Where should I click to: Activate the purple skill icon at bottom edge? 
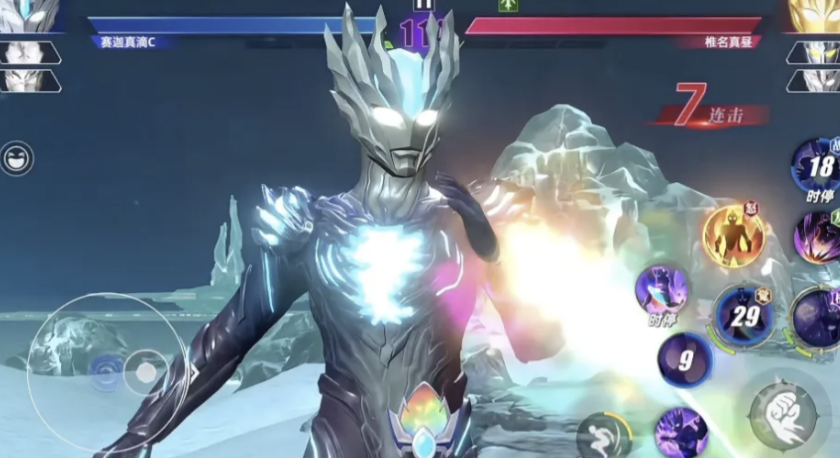pyautogui.click(x=681, y=434)
